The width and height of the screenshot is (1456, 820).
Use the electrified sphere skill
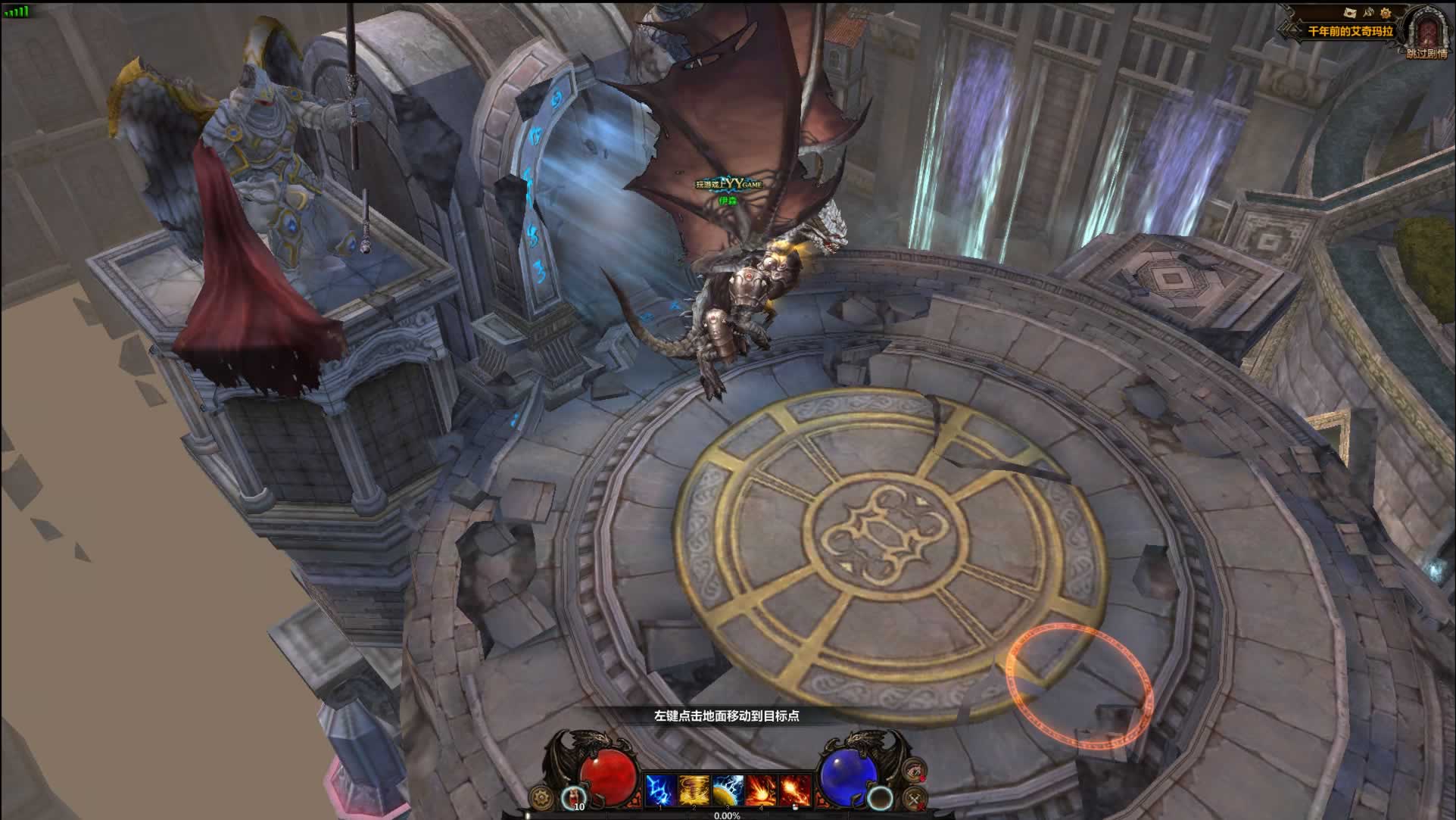728,791
